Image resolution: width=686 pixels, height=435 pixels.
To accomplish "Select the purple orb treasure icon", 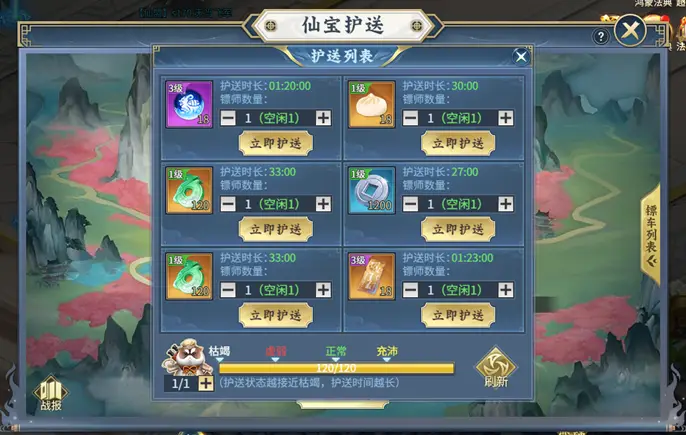I will point(189,105).
